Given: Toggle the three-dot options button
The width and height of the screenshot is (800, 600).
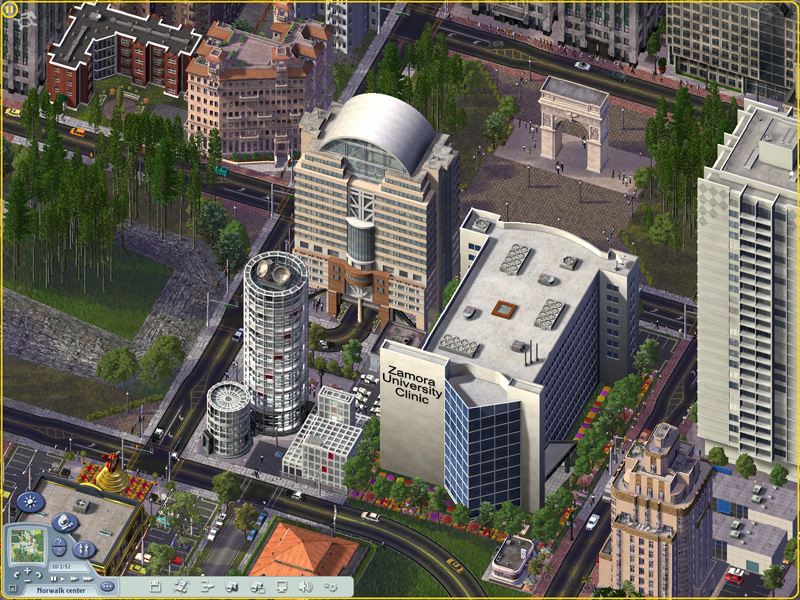Looking at the screenshot, I should click(x=106, y=586).
